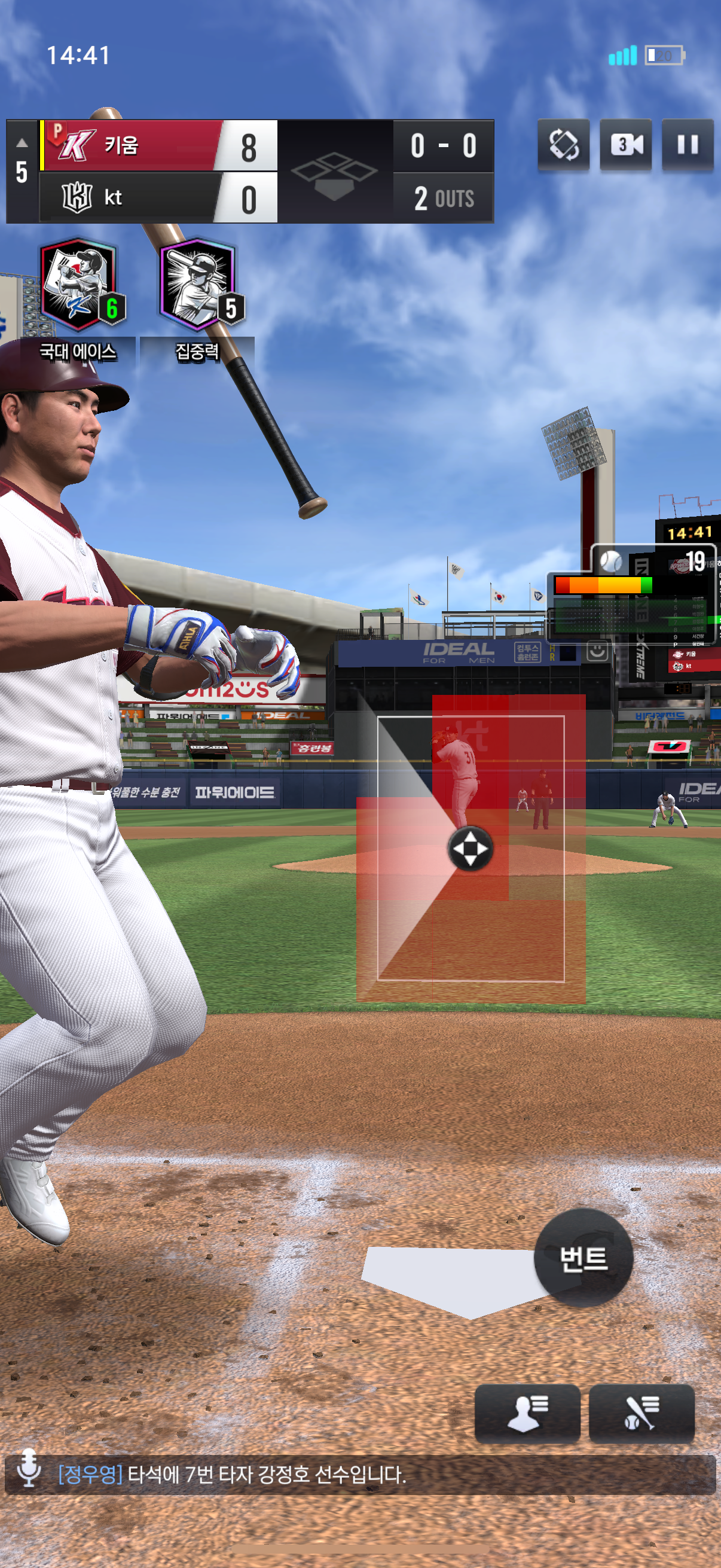
Task: Tap the 번트 bunt button
Action: tap(583, 1258)
